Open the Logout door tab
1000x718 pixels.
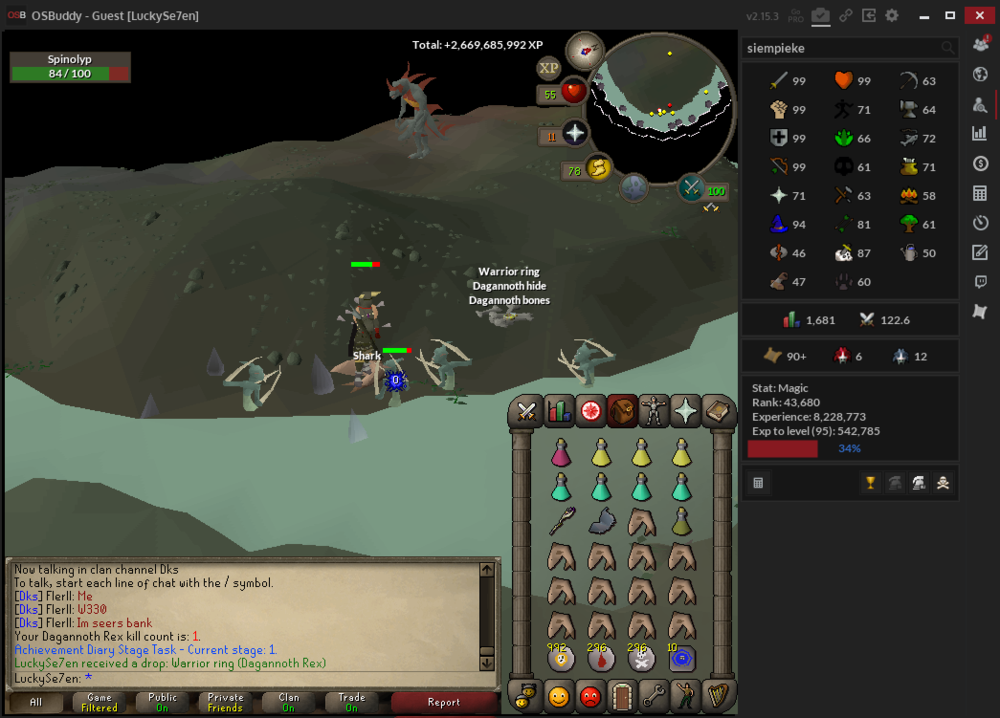pyautogui.click(x=622, y=694)
